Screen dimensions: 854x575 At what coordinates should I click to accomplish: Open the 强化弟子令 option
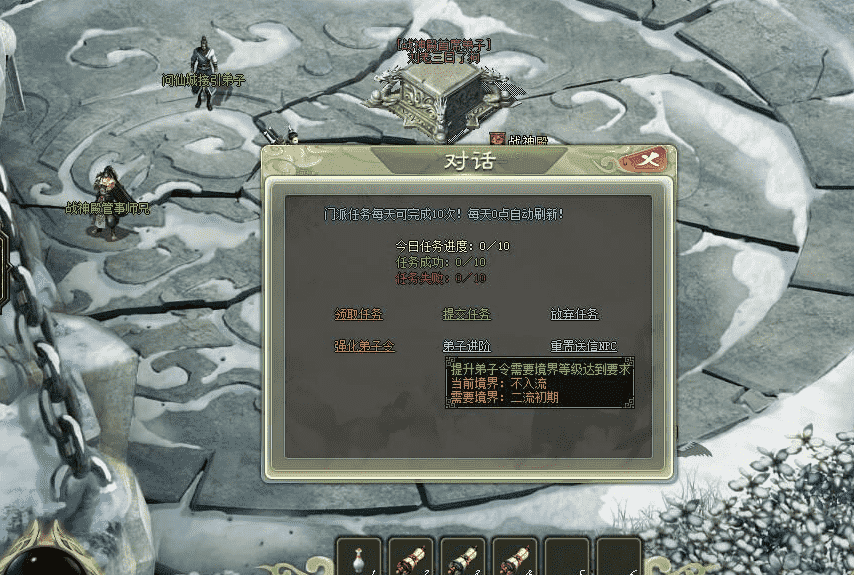[x=364, y=346]
